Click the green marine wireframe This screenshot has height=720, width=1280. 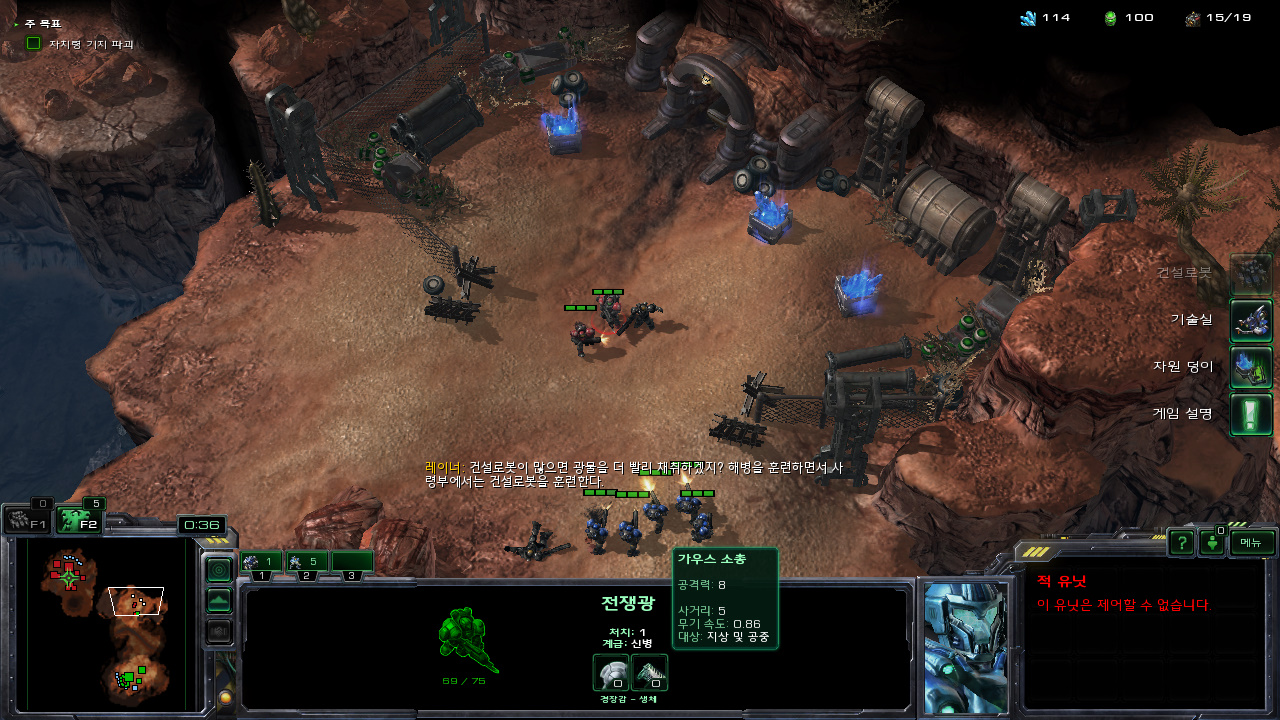(x=468, y=640)
